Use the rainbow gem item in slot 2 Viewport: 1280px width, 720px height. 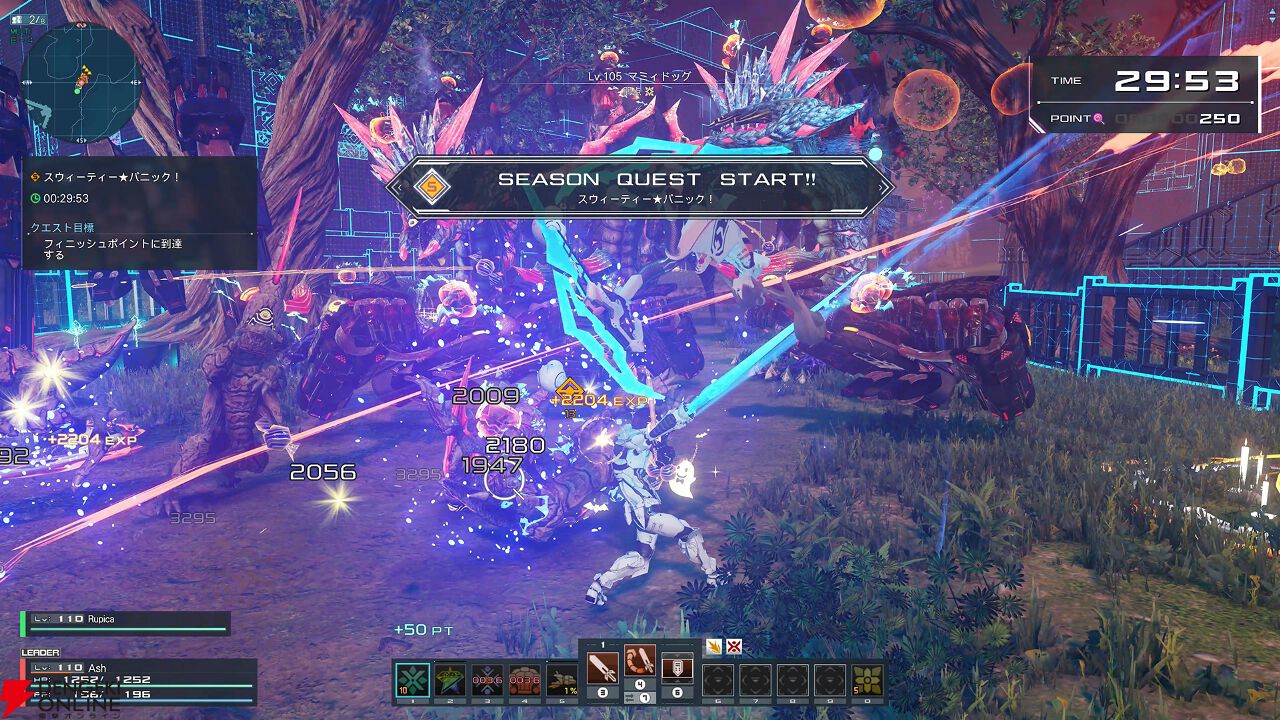click(x=450, y=679)
